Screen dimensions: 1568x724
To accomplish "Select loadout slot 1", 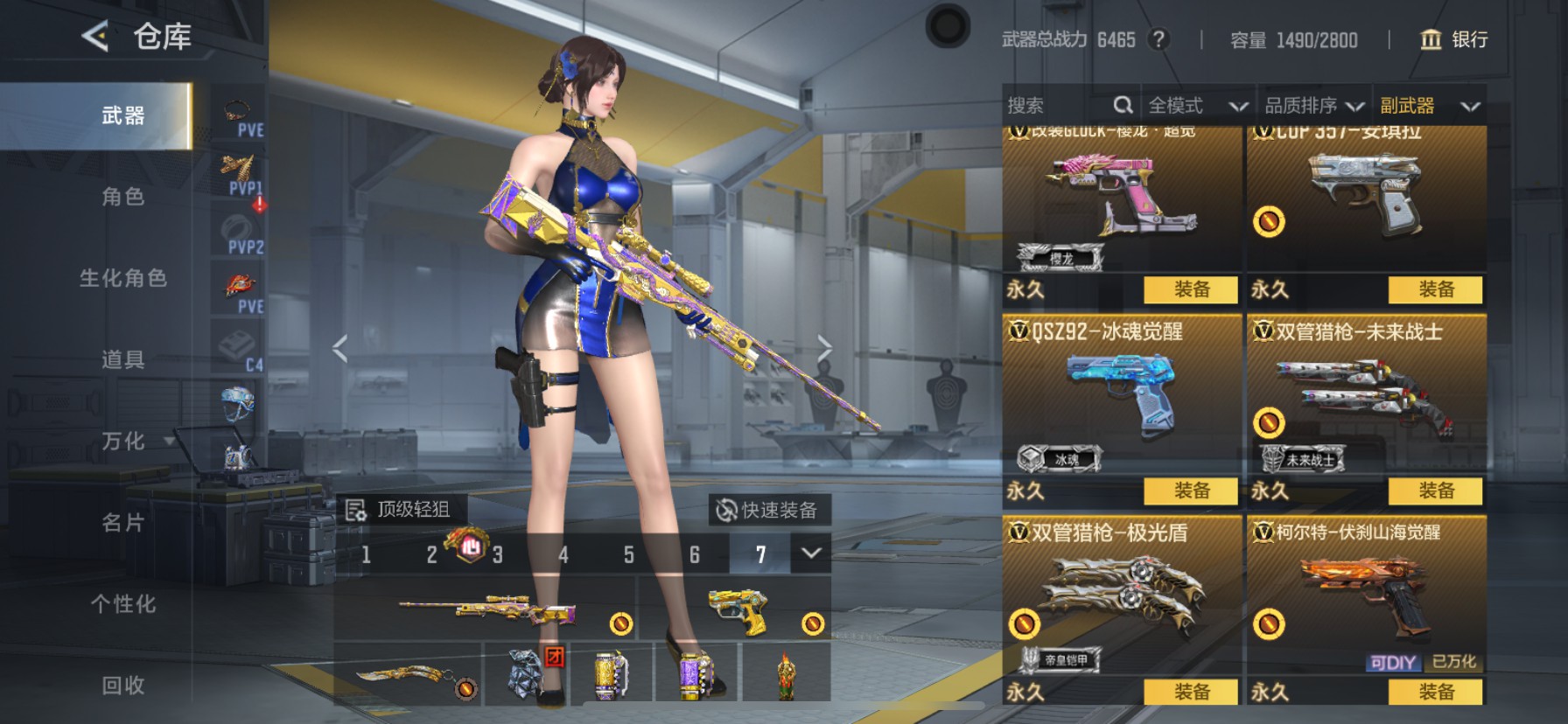I will (x=366, y=553).
